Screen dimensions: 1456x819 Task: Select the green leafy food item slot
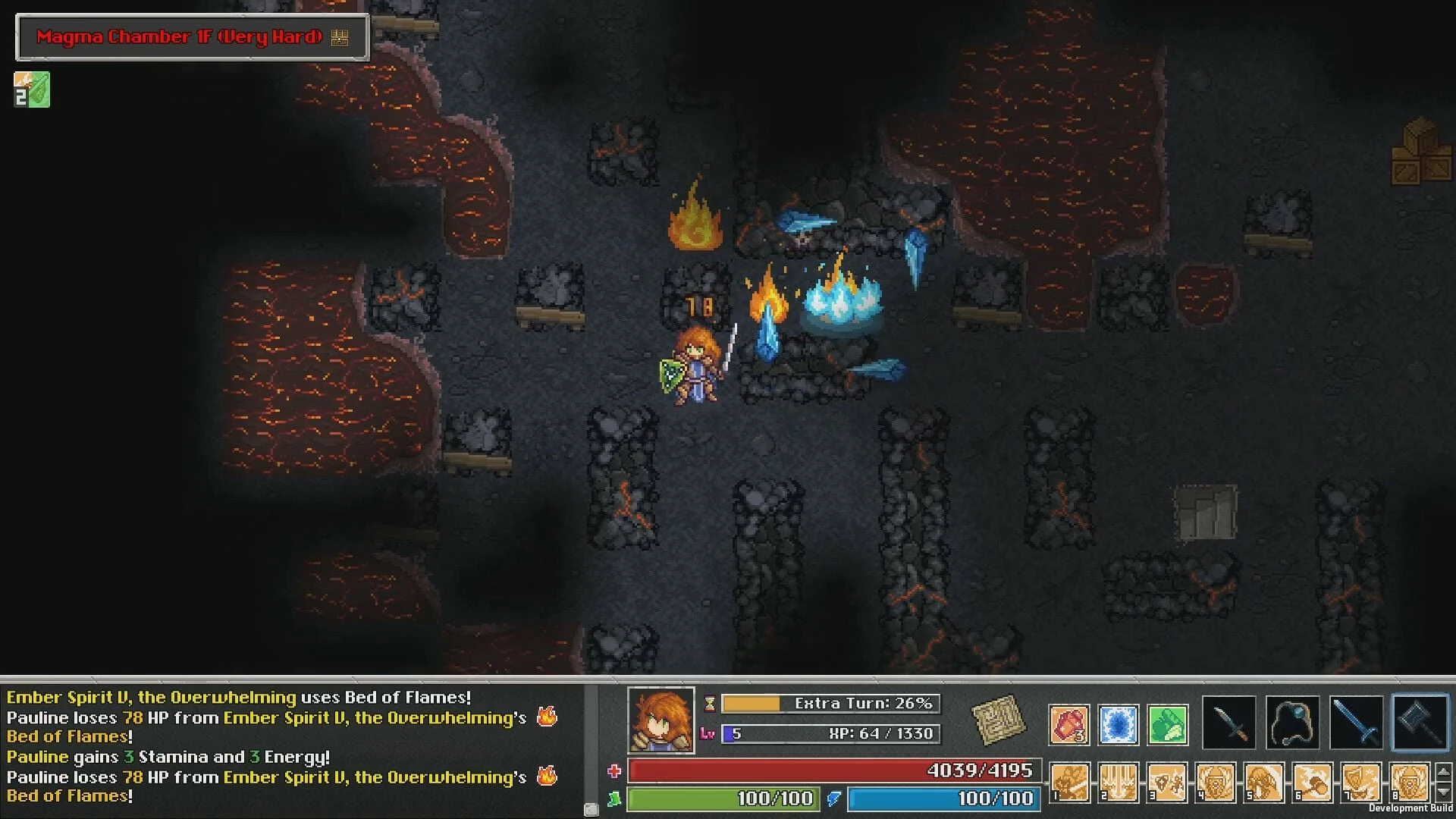(1167, 724)
